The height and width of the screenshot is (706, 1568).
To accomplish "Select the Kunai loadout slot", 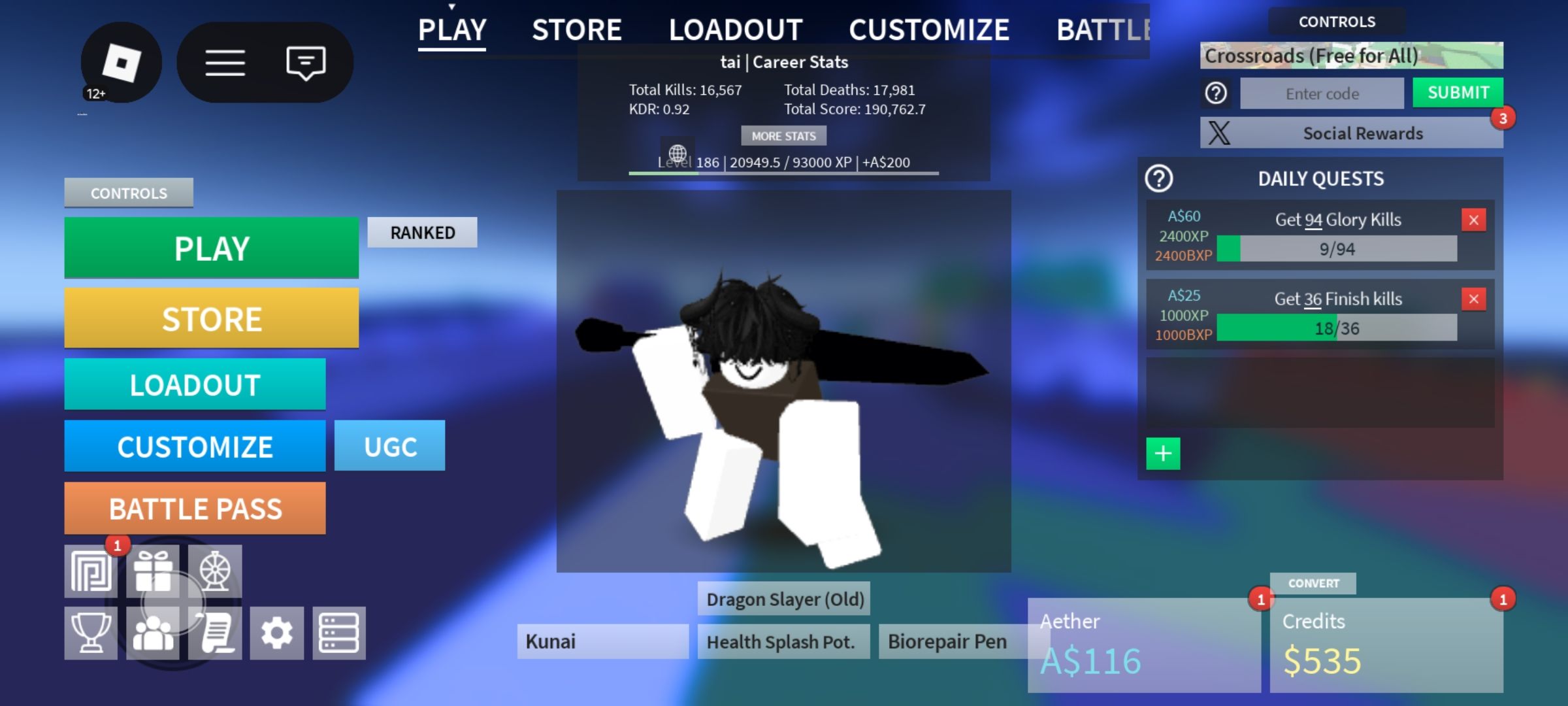I will (x=602, y=641).
